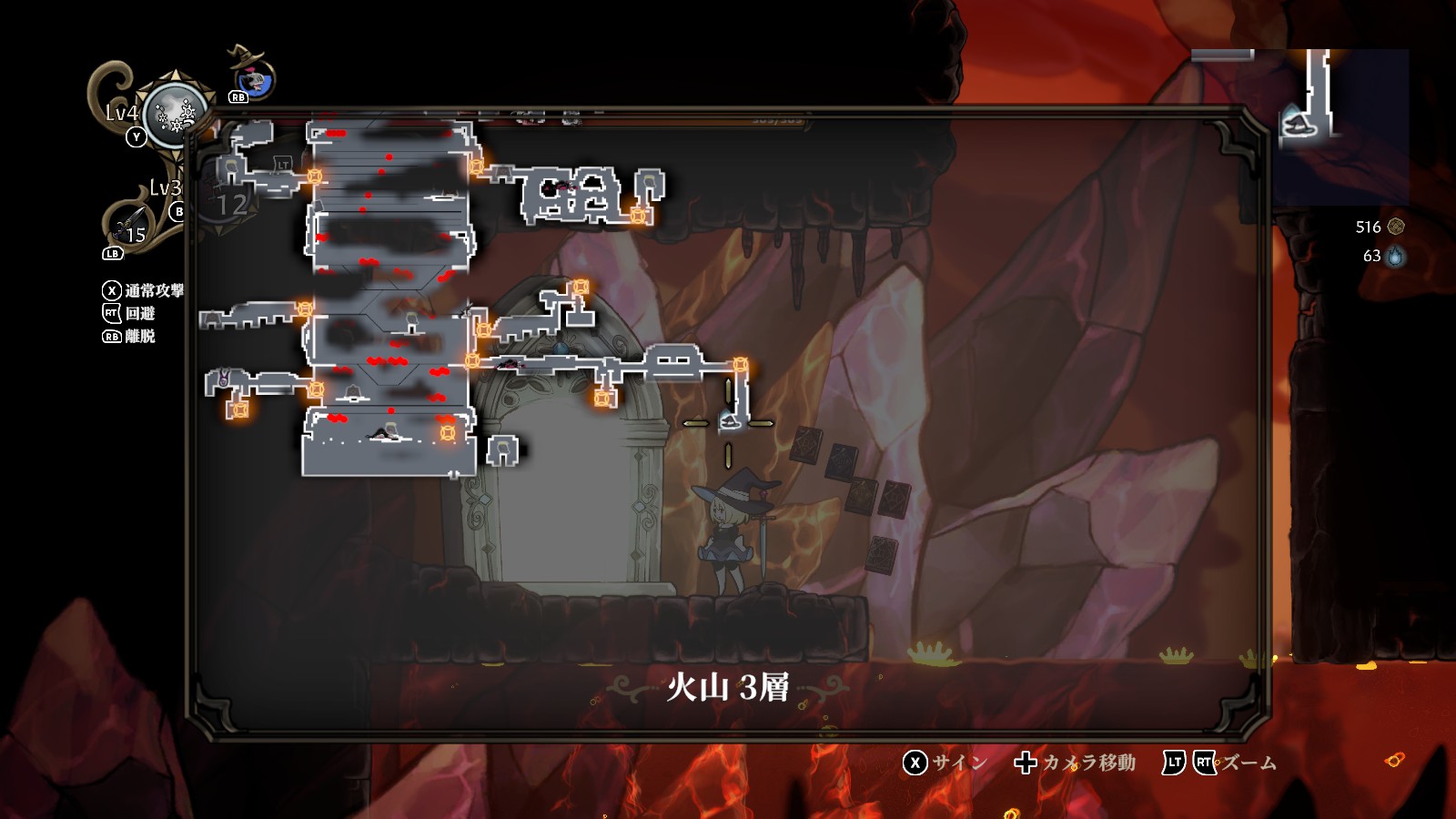Select the small isolated room below the tower

pyautogui.click(x=503, y=450)
